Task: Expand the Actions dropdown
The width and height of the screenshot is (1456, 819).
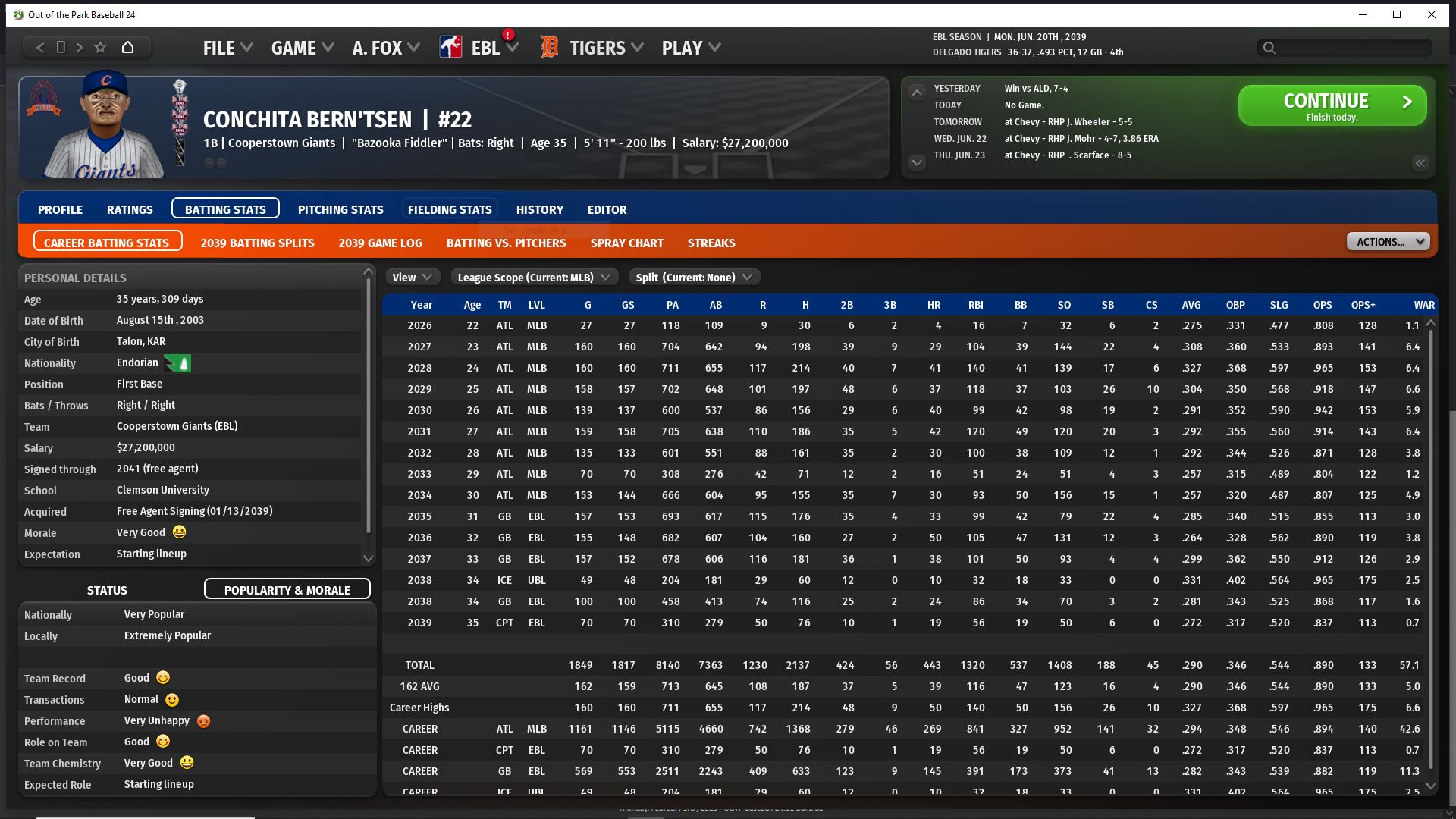Action: 1388,242
